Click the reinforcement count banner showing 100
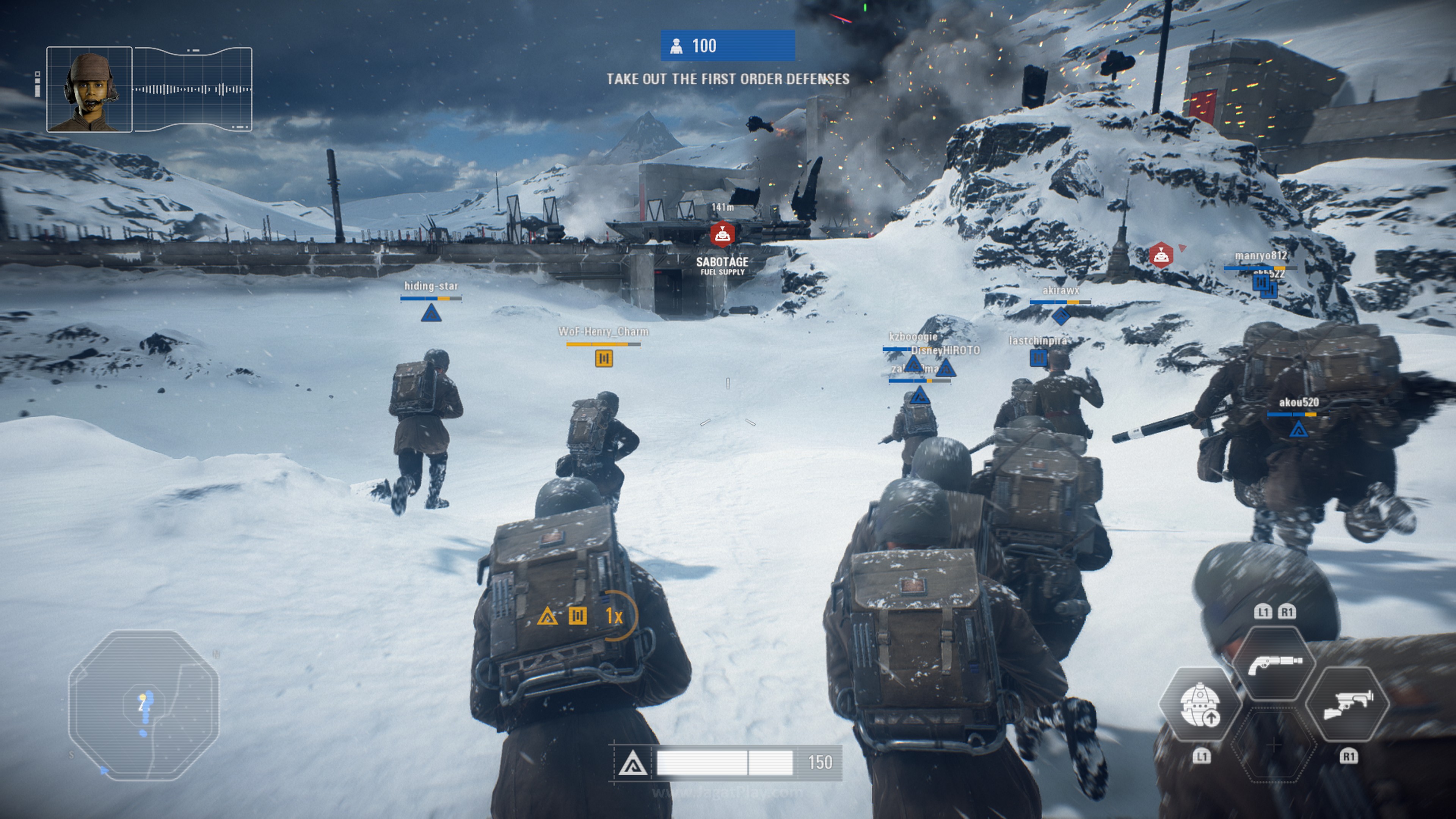The height and width of the screenshot is (819, 1456). point(728,46)
